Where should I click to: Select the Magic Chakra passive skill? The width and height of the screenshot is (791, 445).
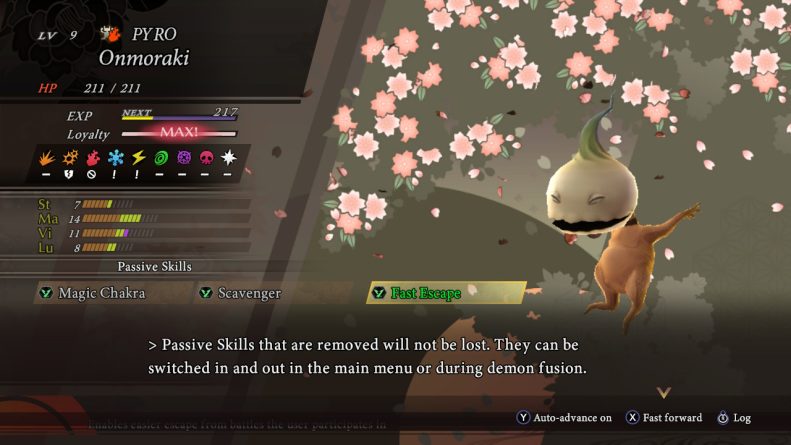coord(101,293)
